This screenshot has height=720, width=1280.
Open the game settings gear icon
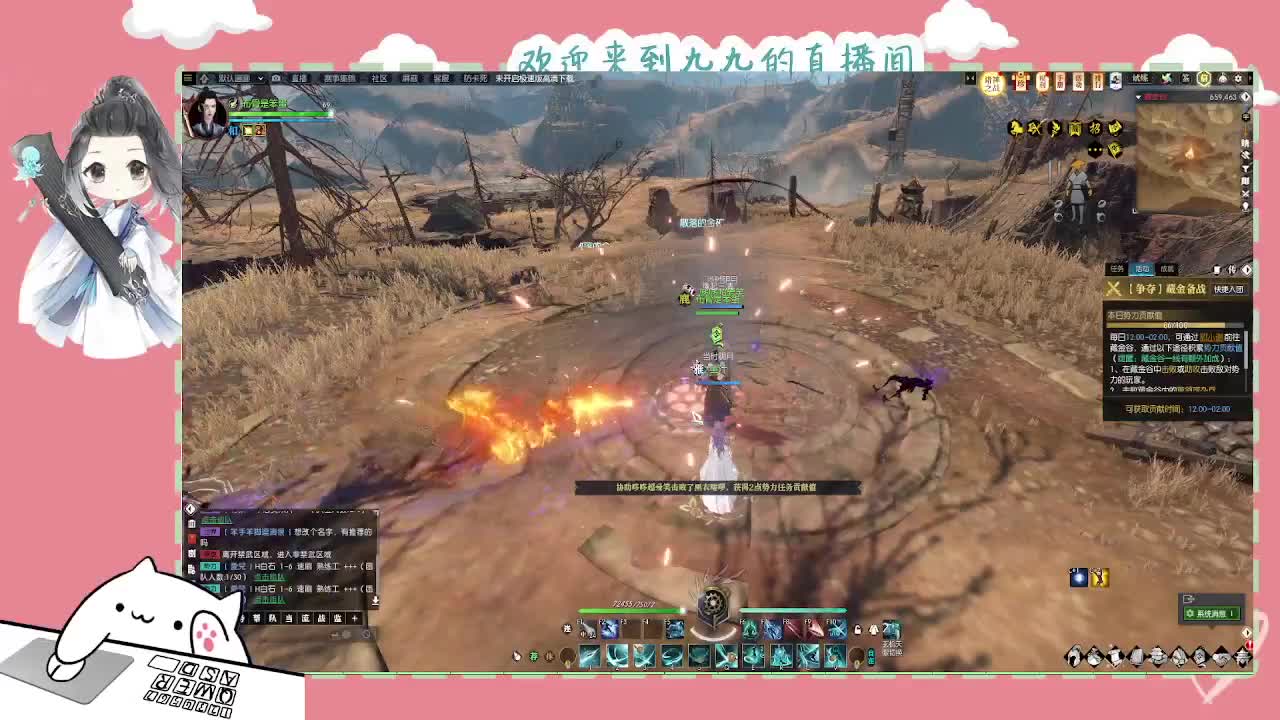tap(1238, 80)
